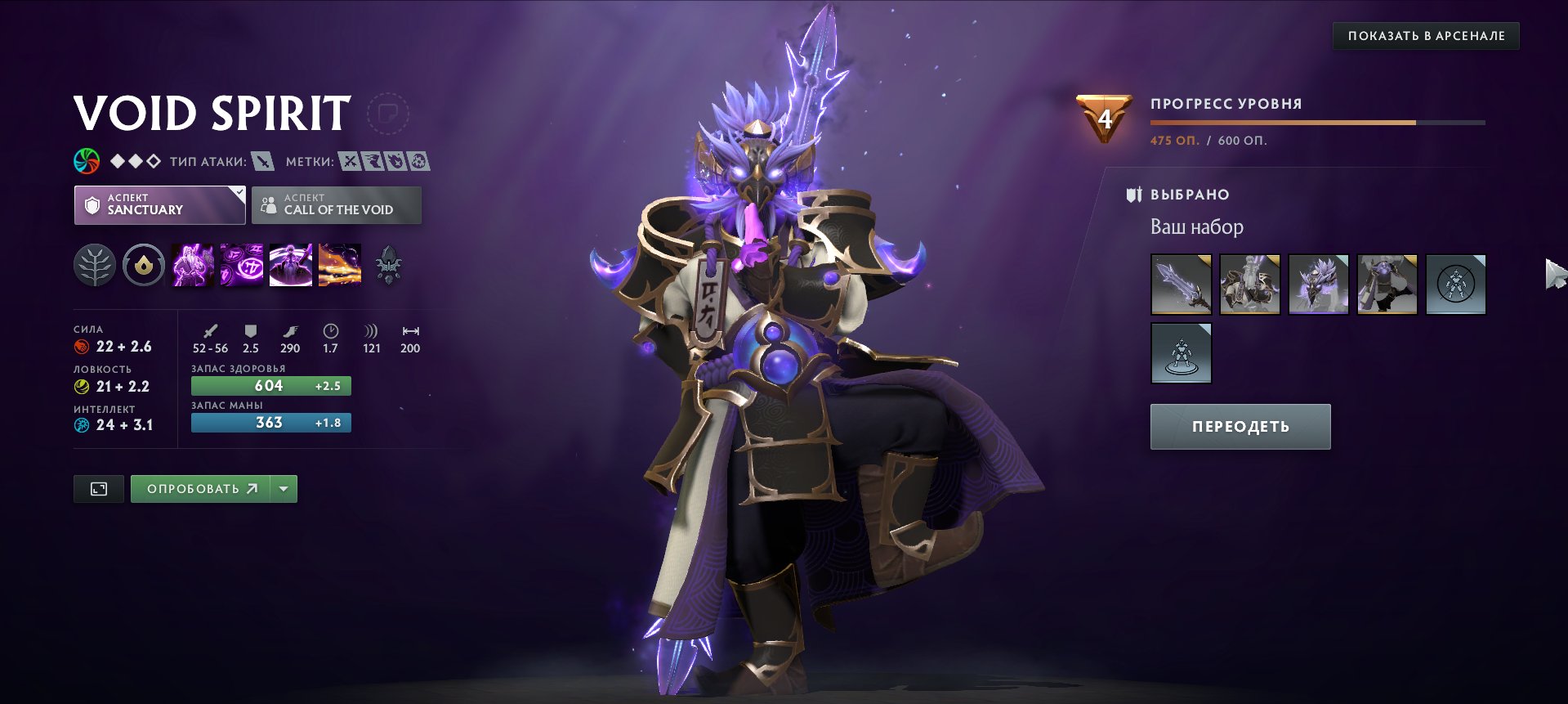Click the intelligence attribute icon
Viewport: 1568px width, 704px height.
pyautogui.click(x=80, y=424)
